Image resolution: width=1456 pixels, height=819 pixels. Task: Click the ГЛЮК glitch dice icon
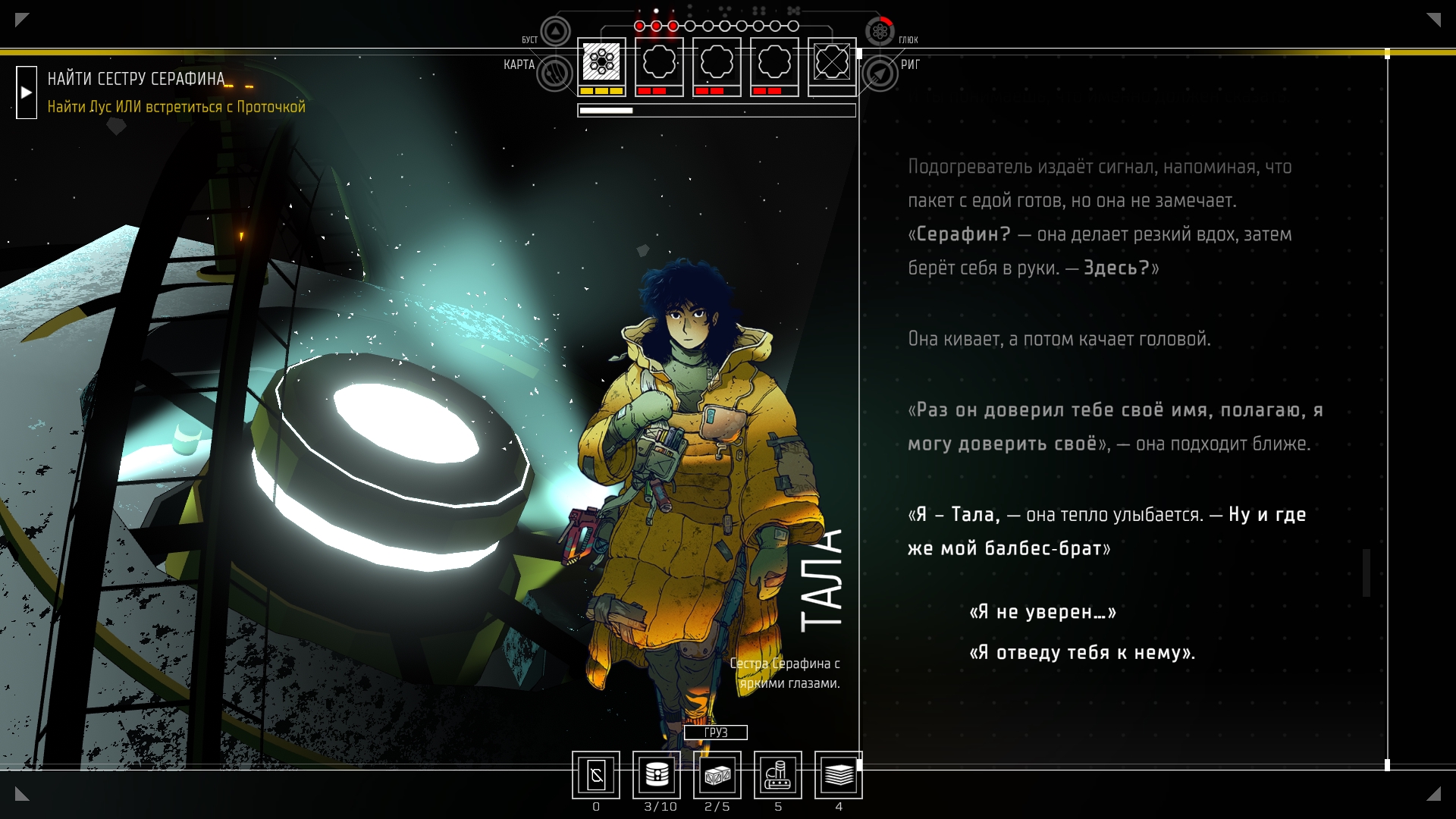(x=880, y=32)
